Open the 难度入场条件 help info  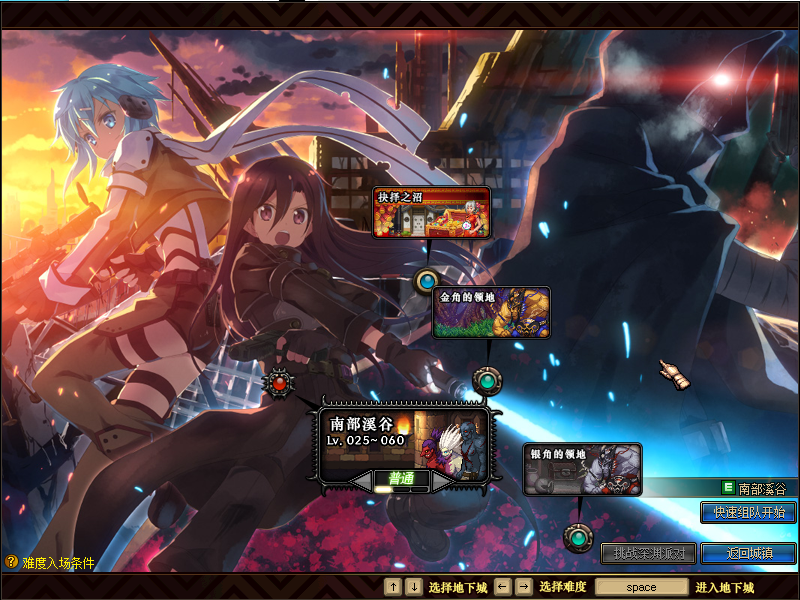pos(50,563)
